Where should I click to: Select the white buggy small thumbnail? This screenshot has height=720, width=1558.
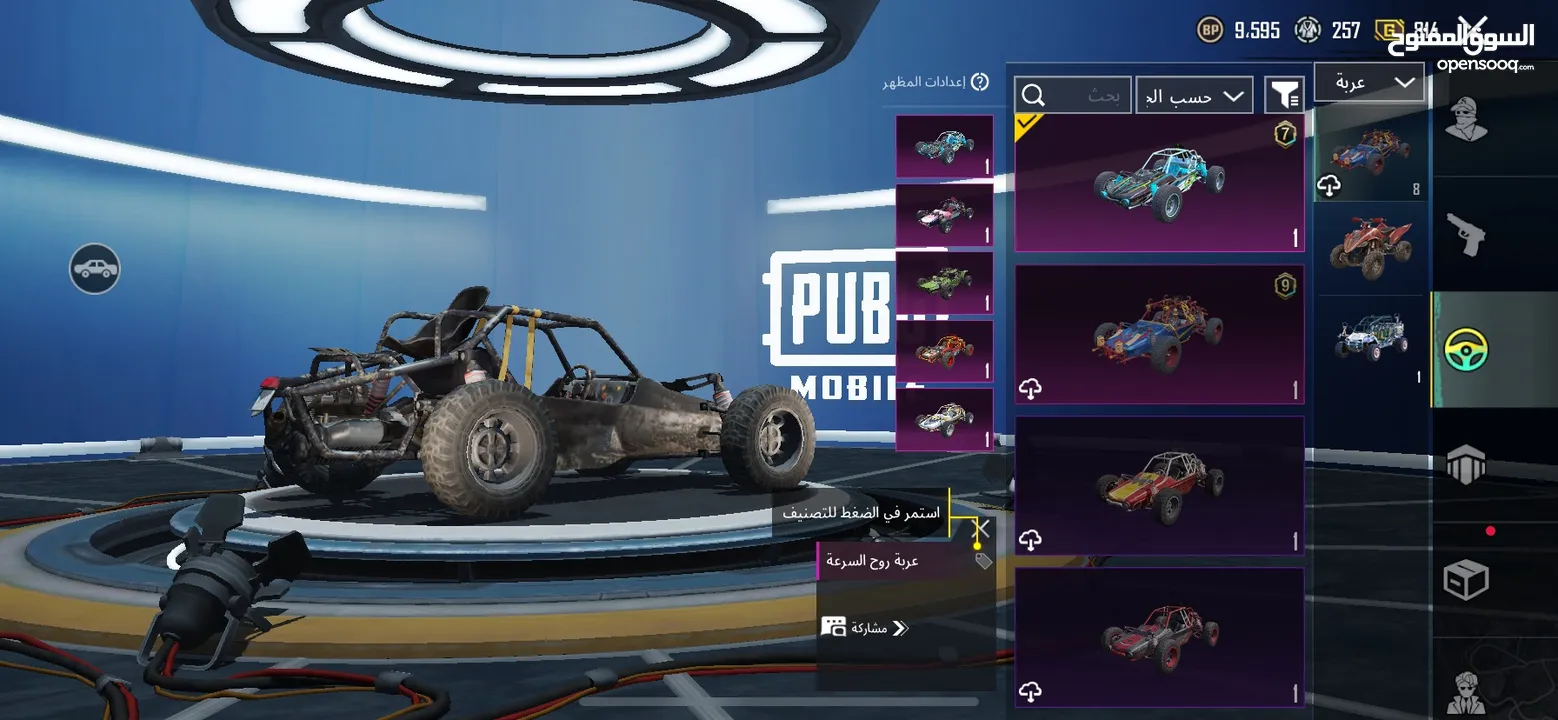944,419
